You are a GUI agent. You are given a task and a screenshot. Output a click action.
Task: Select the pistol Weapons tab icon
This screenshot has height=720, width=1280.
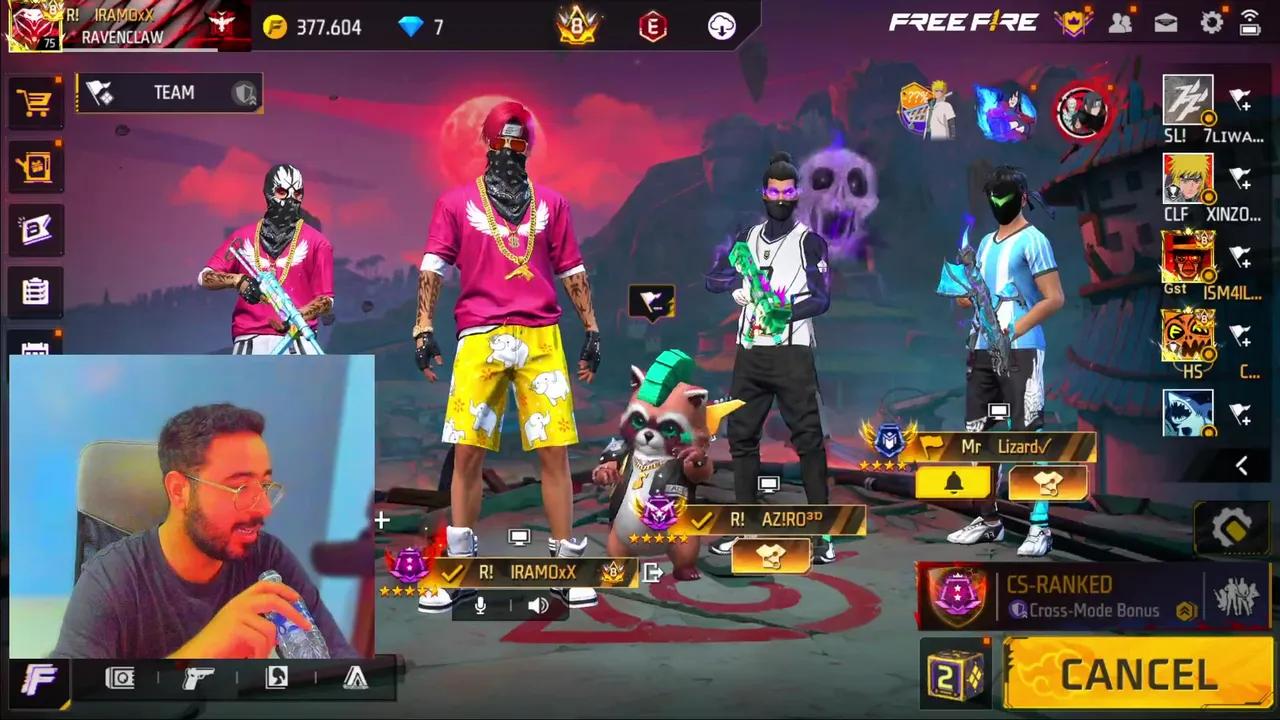195,677
